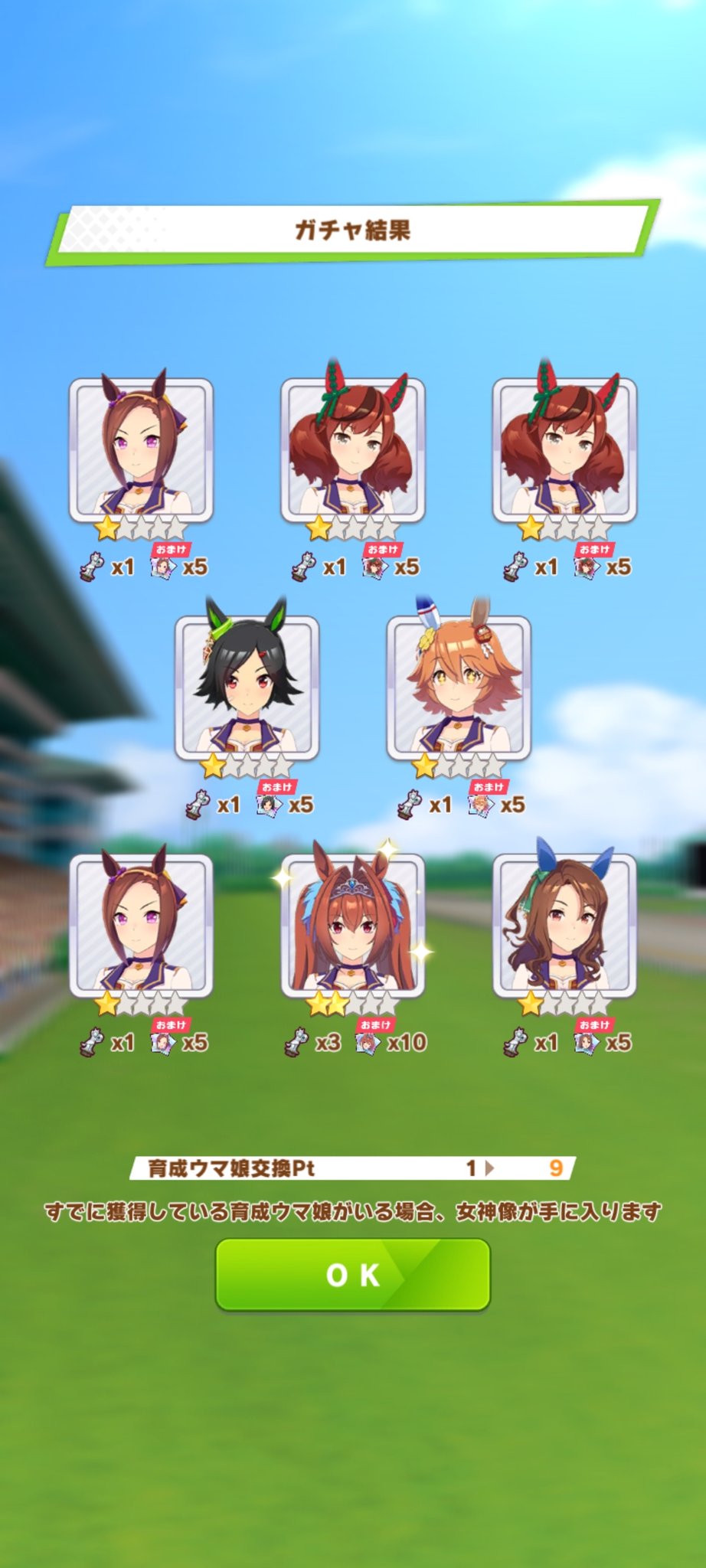Pick the wavy brown-haired girl with blue ears
Image resolution: width=706 pixels, height=1568 pixels.
tap(564, 925)
